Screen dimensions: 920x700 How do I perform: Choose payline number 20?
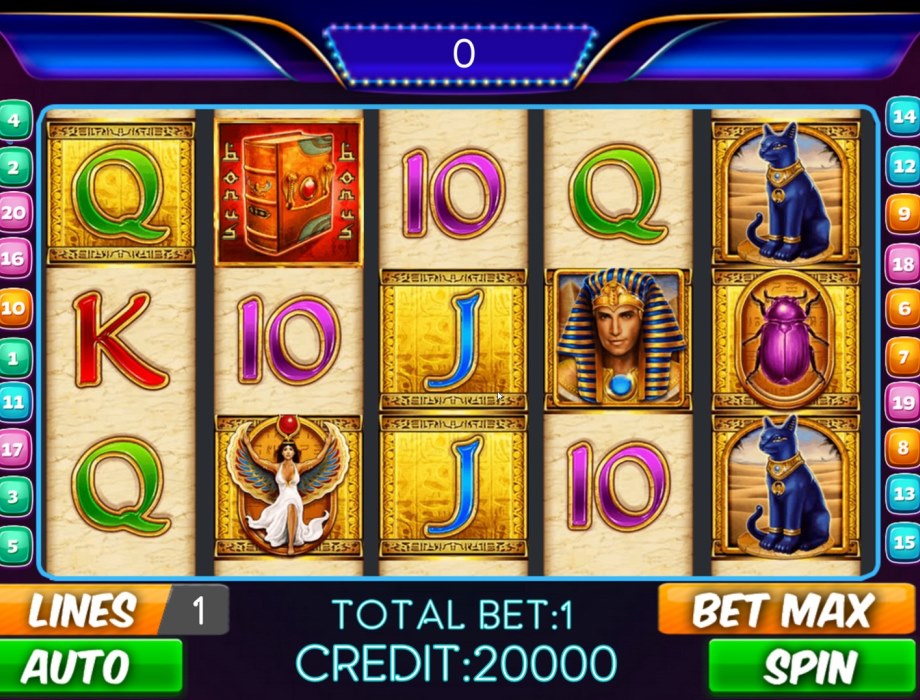point(14,213)
